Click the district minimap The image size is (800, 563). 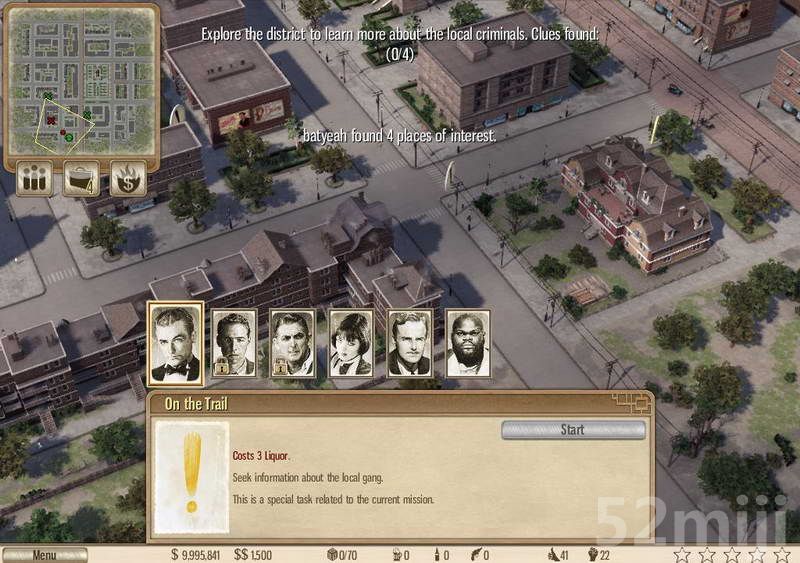click(82, 80)
